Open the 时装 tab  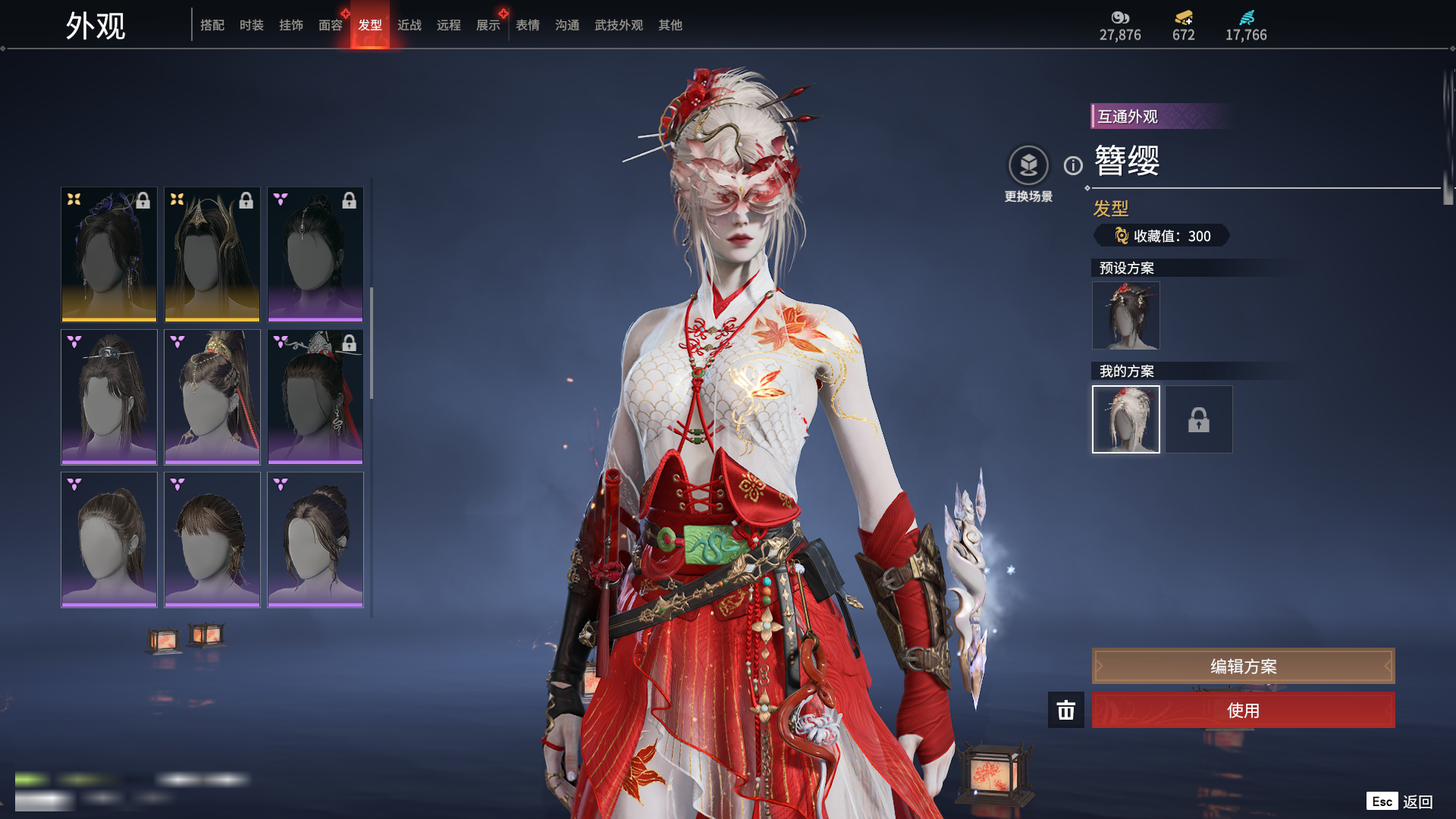point(252,26)
